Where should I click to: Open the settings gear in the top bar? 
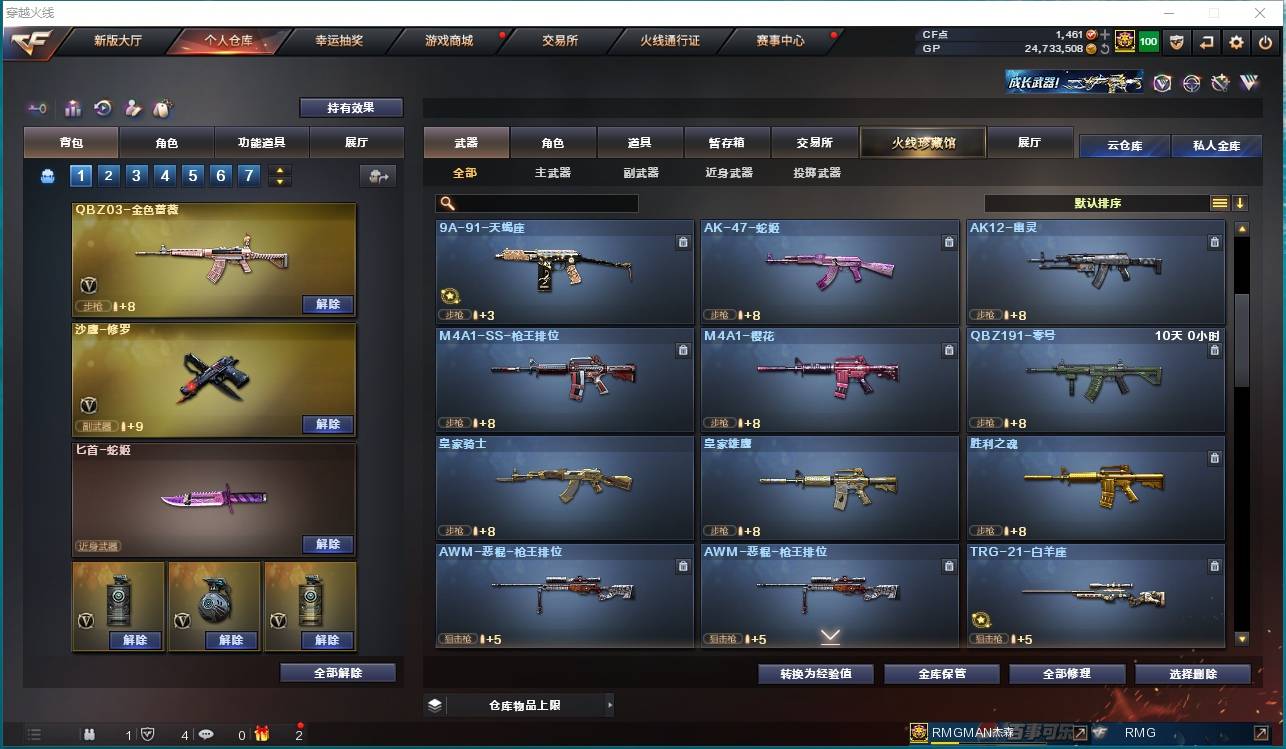coord(1236,42)
